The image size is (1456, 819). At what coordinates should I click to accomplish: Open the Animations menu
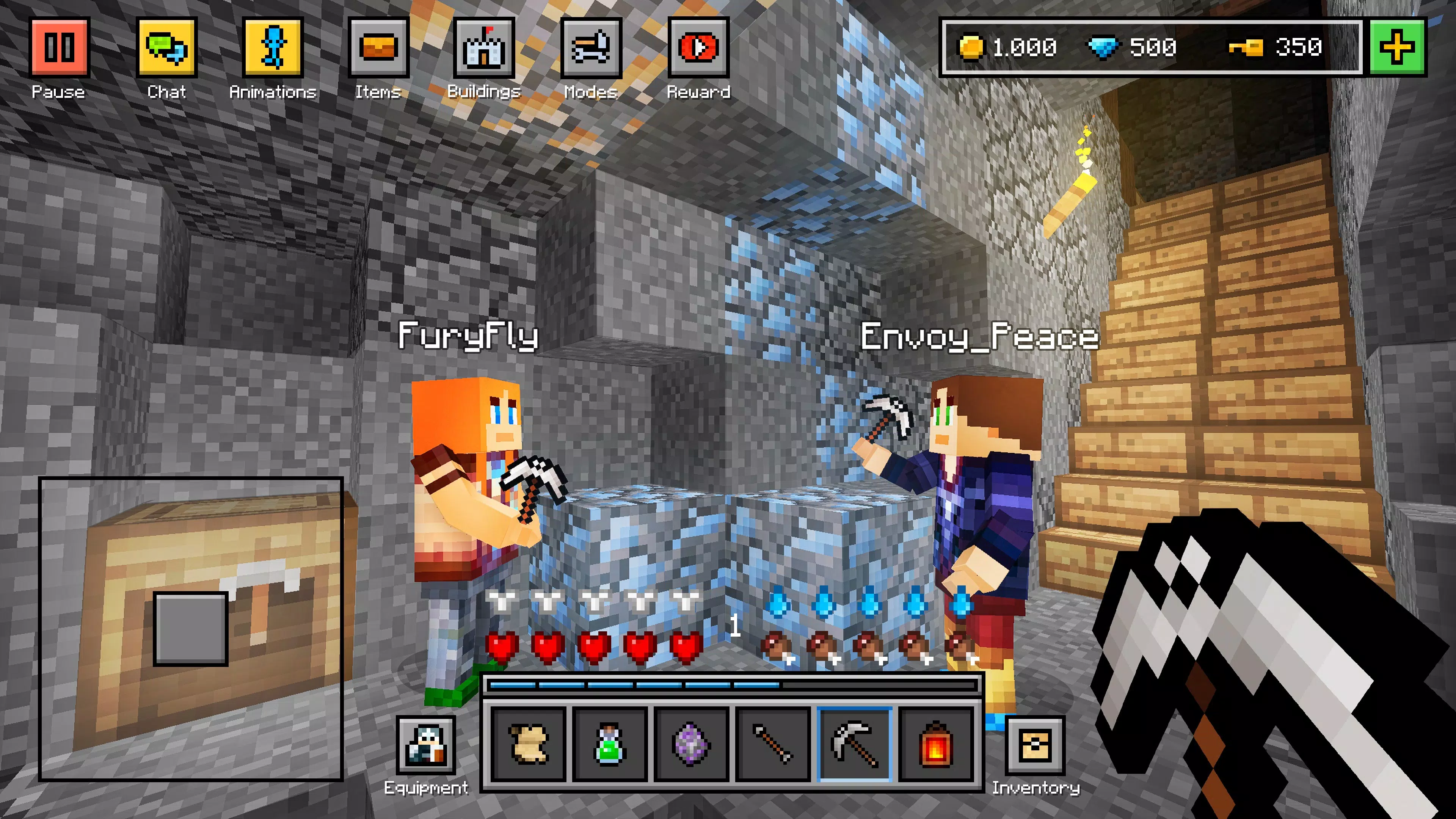pyautogui.click(x=273, y=47)
